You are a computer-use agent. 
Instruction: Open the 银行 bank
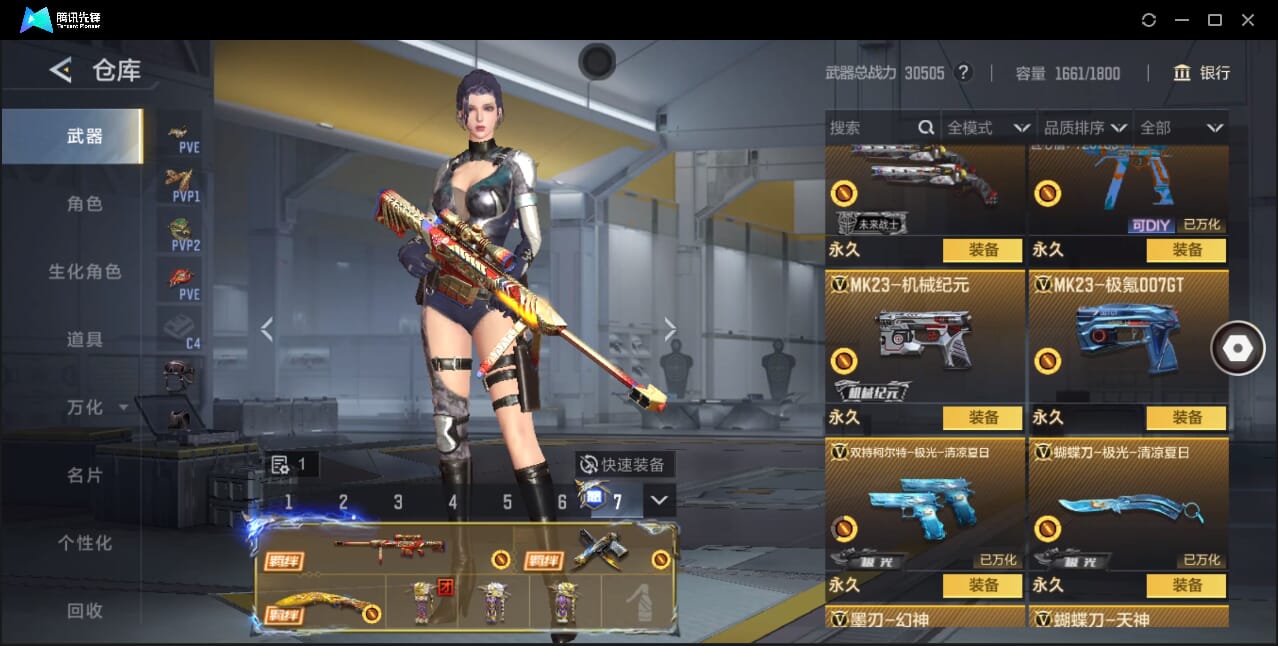click(x=1202, y=73)
